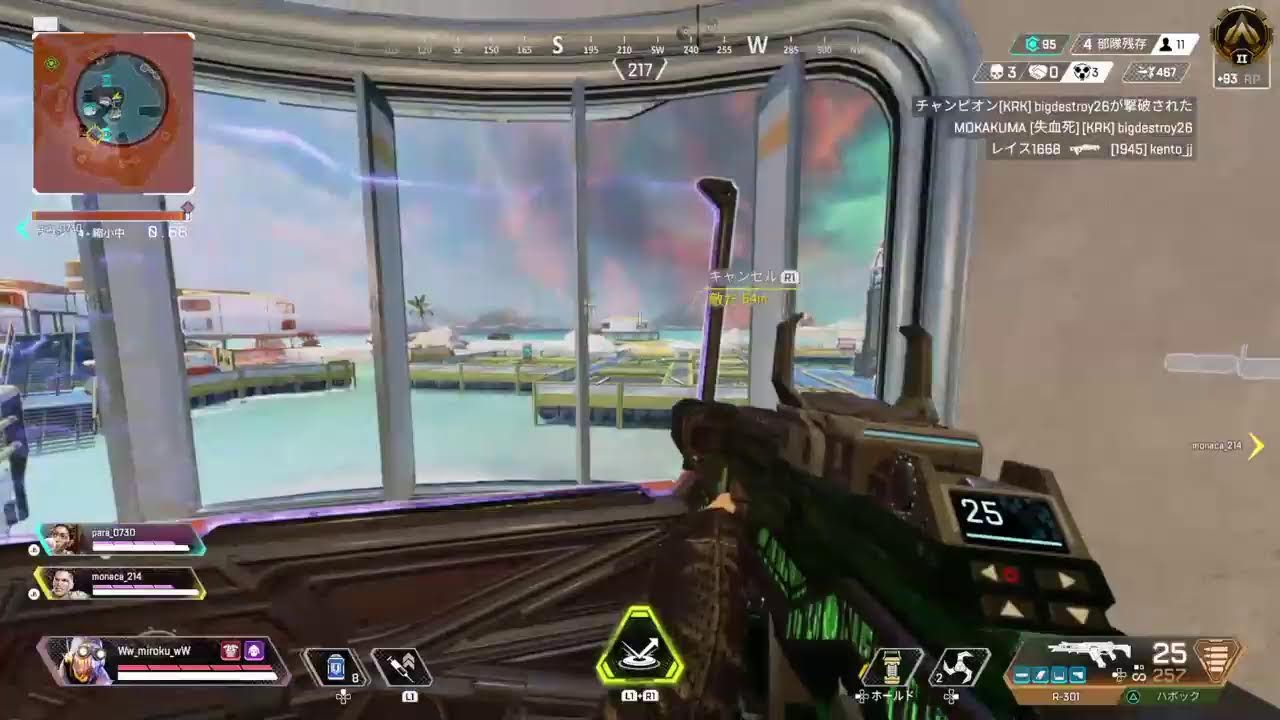Select teammate monaca_214's status panel
The width and height of the screenshot is (1280, 720).
pyautogui.click(x=122, y=583)
